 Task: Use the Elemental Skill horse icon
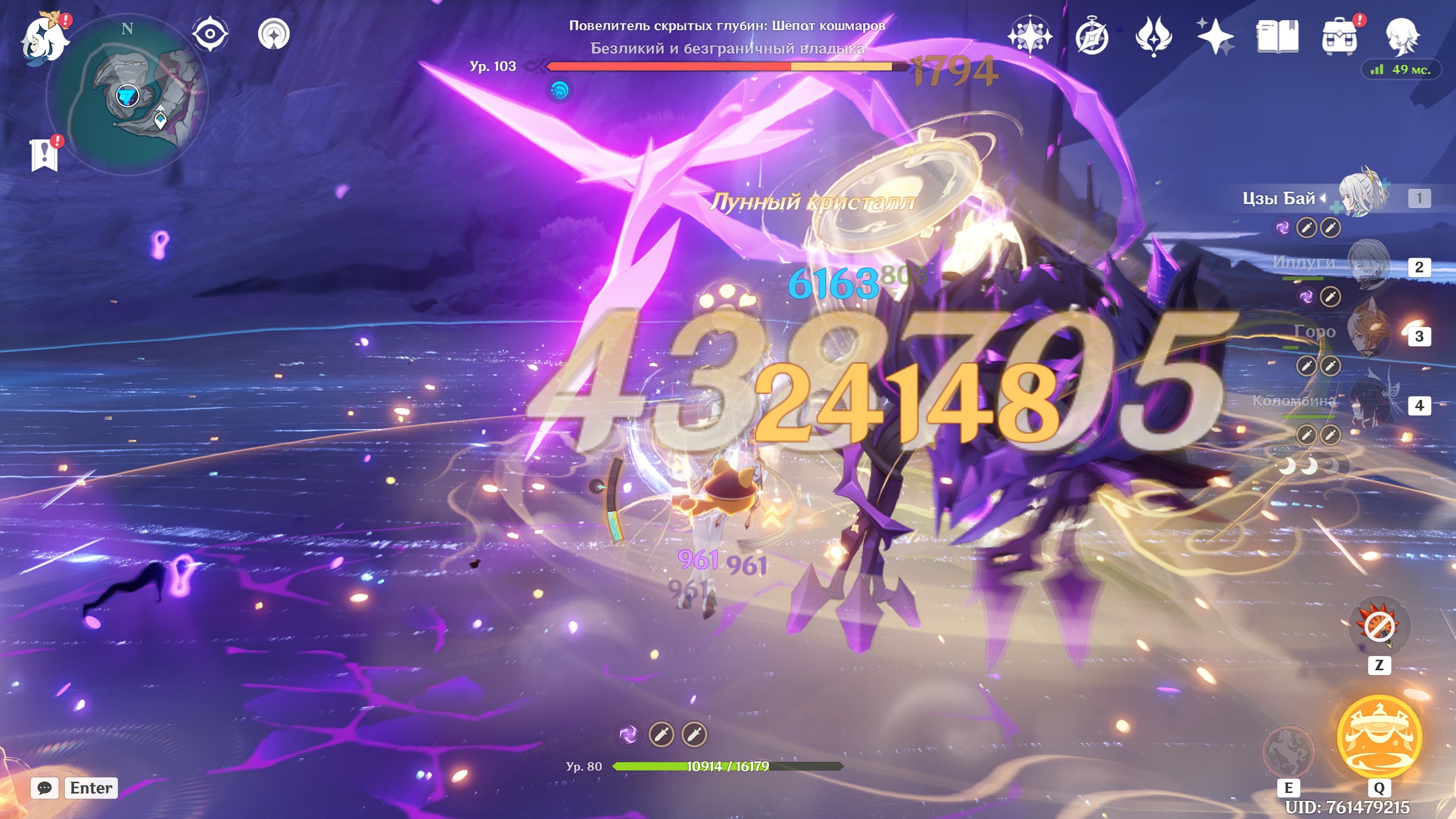pos(1289,751)
